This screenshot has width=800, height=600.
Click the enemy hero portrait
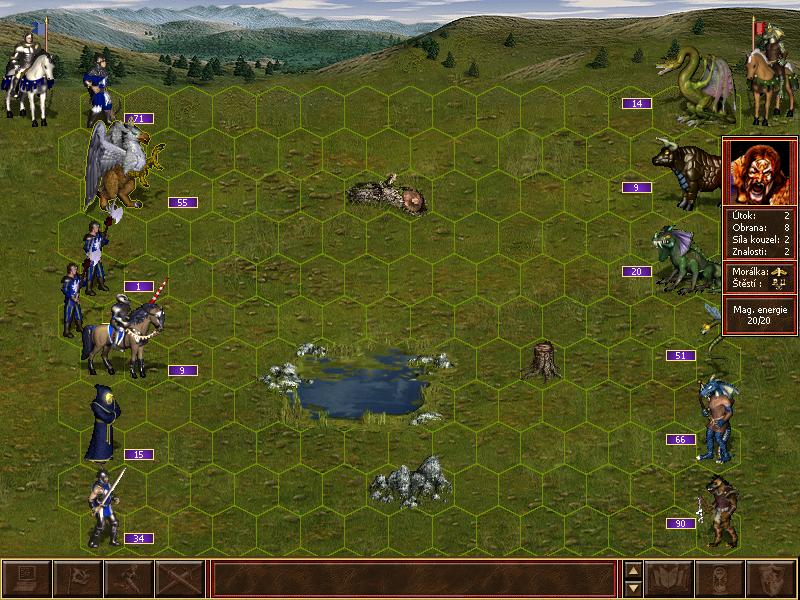pyautogui.click(x=760, y=172)
